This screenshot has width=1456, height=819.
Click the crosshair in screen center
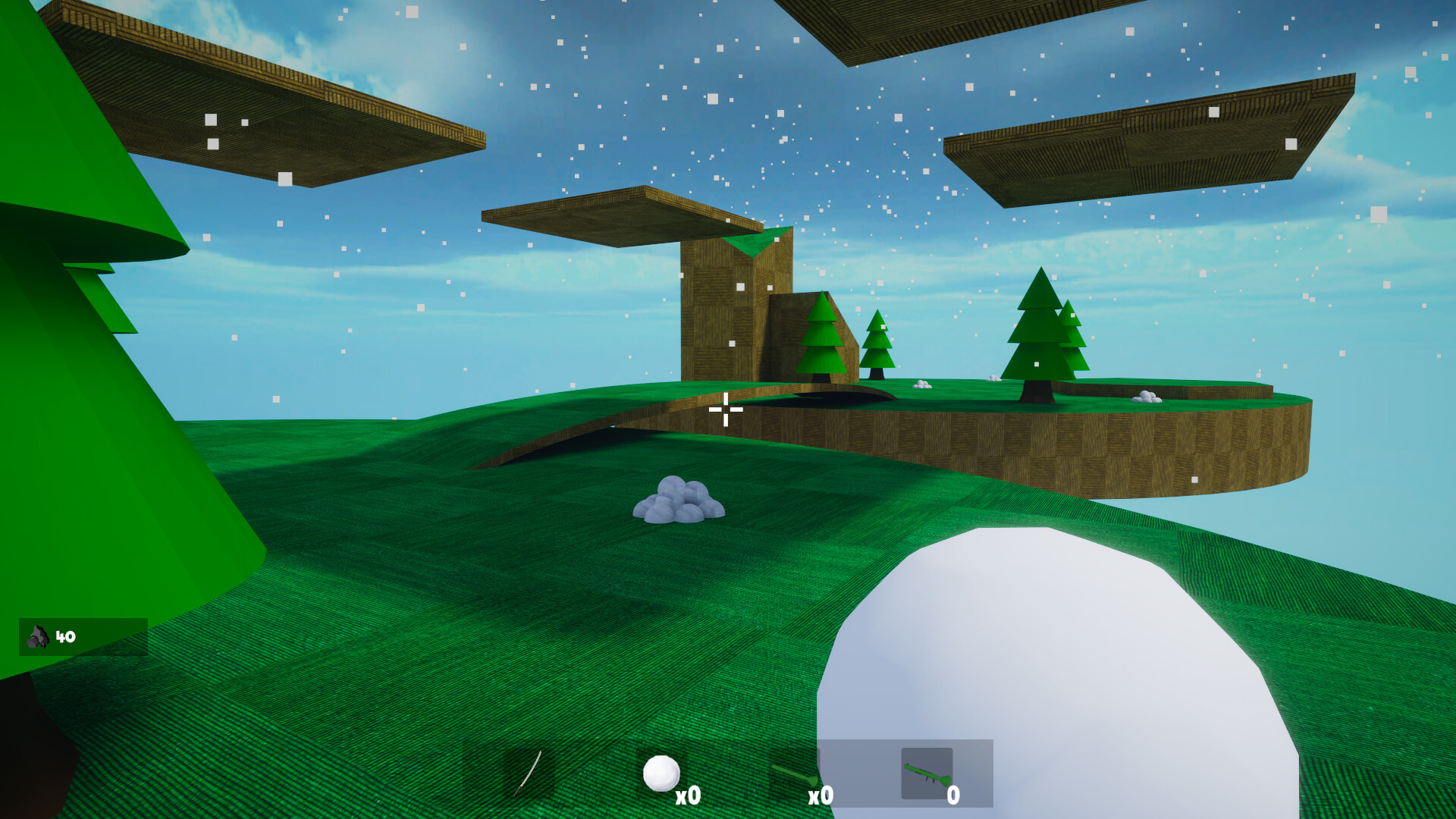[726, 409]
